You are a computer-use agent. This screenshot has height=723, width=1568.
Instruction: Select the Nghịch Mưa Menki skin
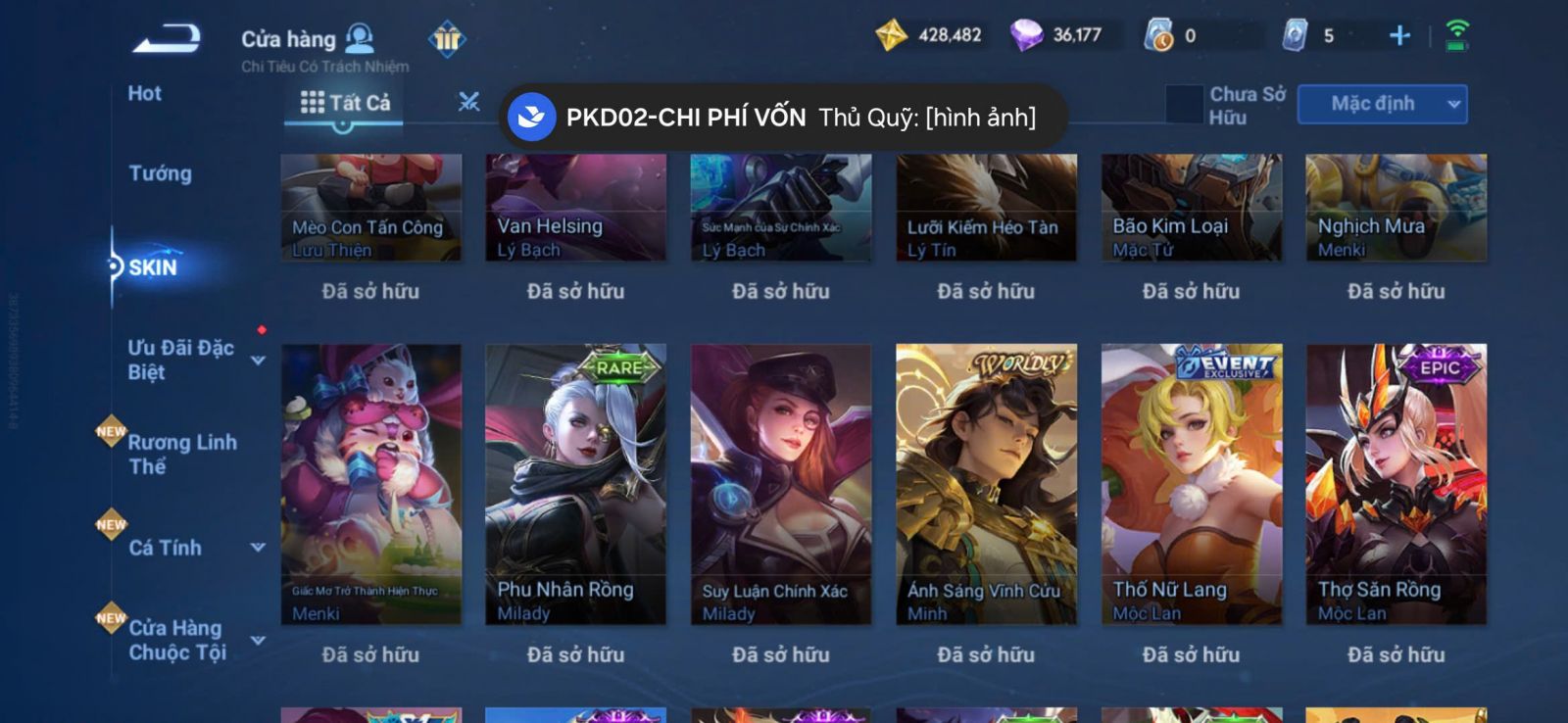point(1396,208)
